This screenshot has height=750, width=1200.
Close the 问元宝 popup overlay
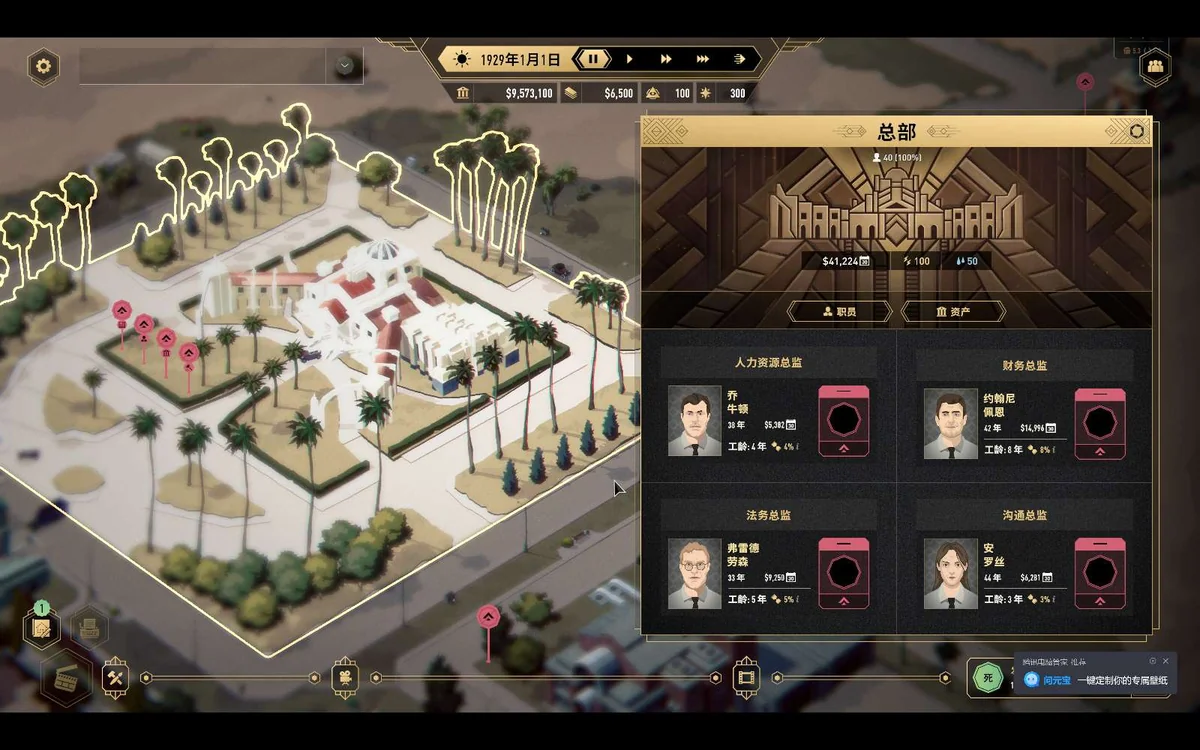[1165, 661]
